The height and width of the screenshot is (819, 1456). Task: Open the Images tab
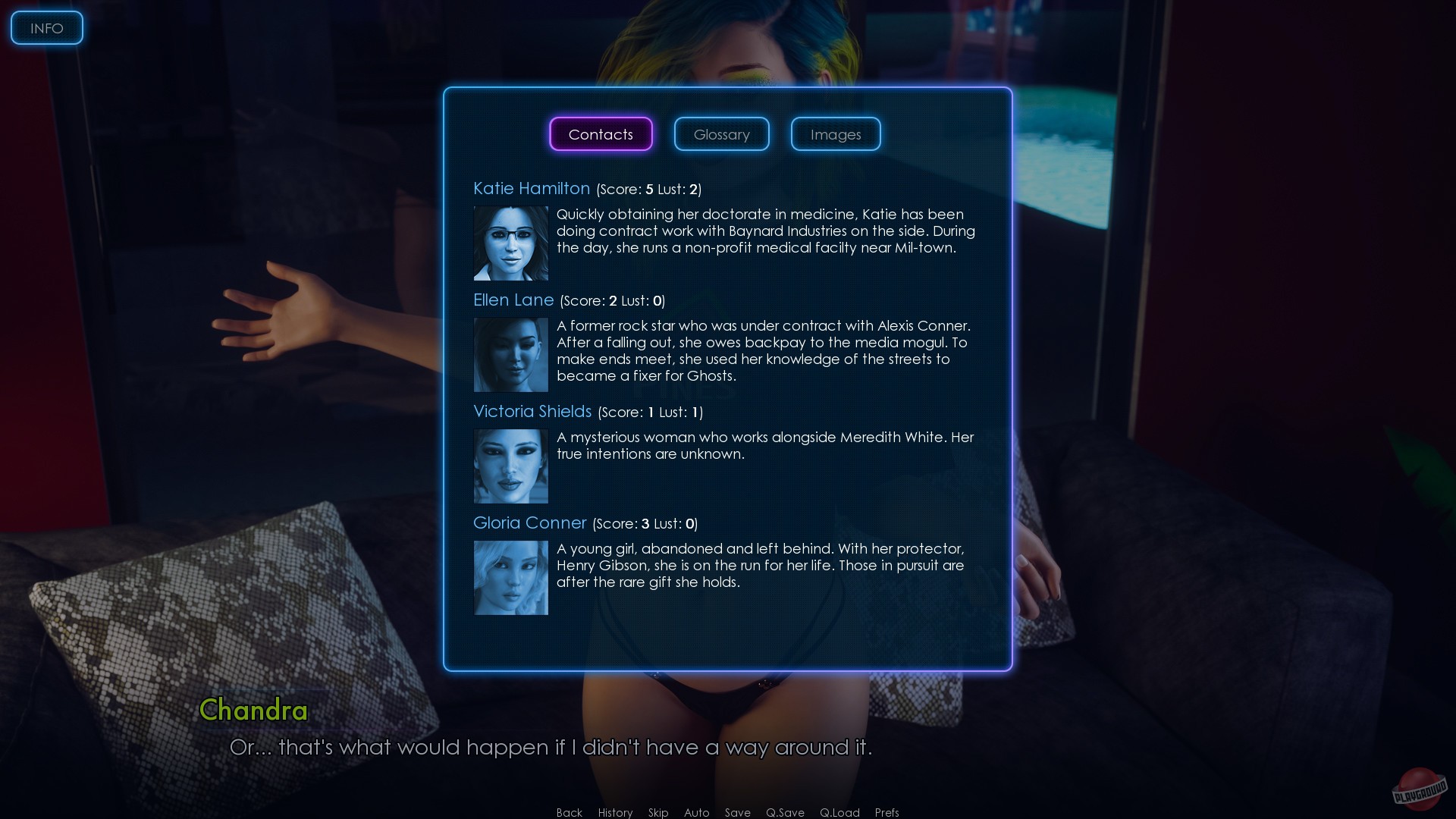835,133
